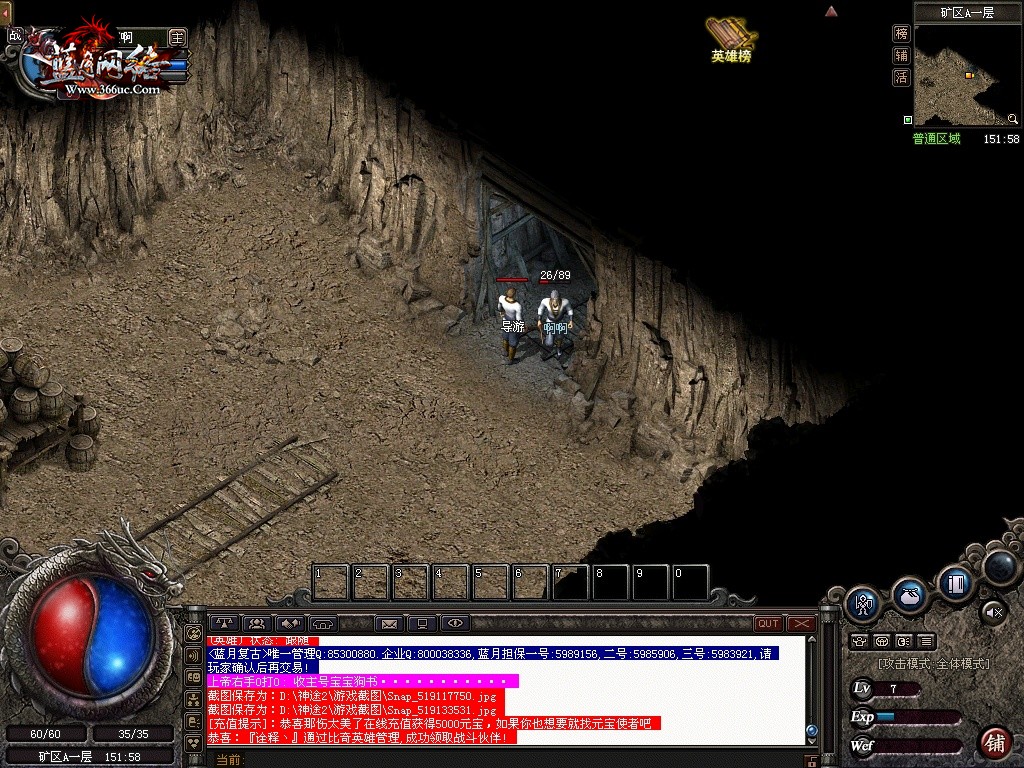Open the mail envelope icon

click(x=389, y=624)
